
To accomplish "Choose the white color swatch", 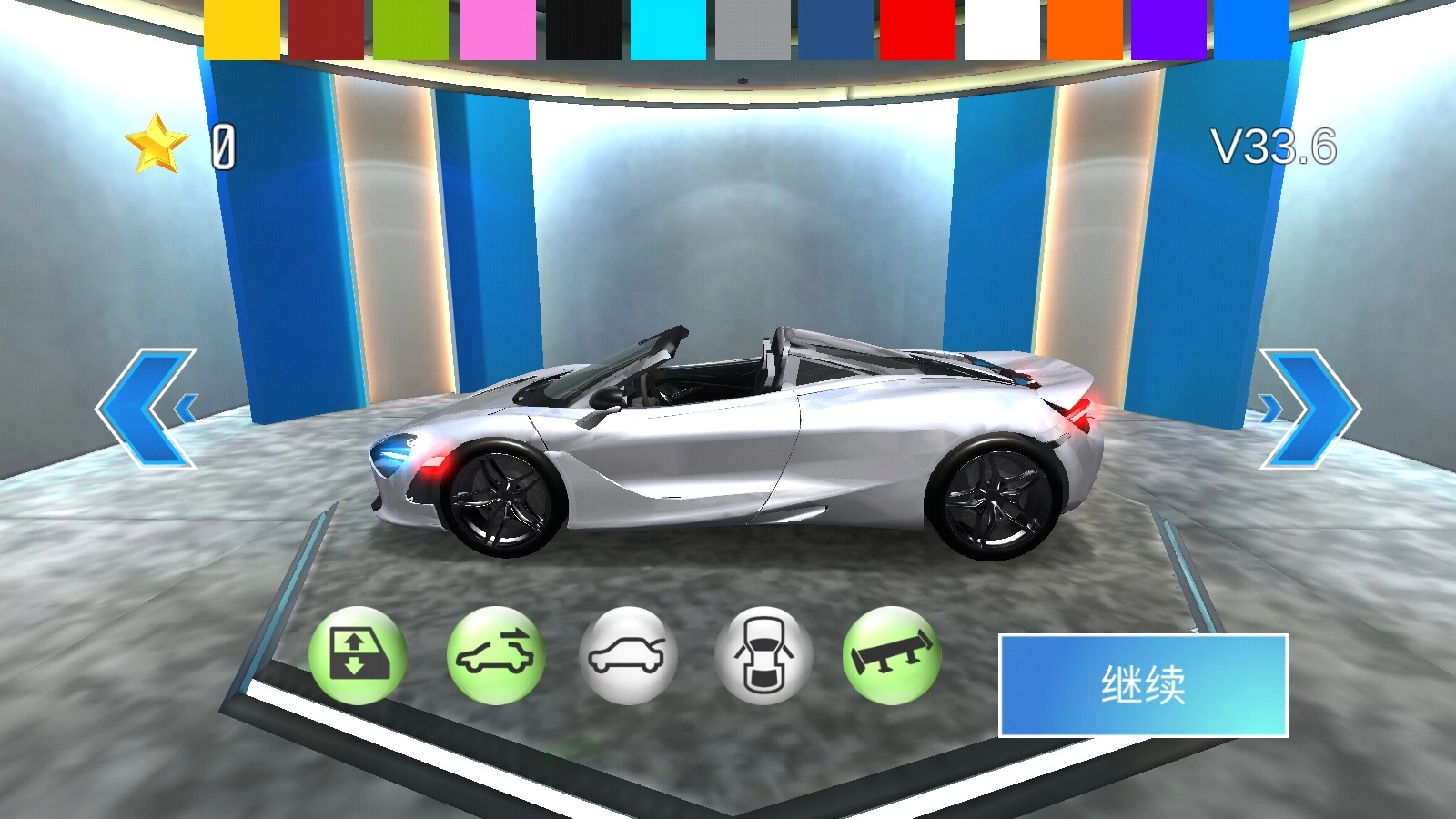I will [x=1001, y=27].
